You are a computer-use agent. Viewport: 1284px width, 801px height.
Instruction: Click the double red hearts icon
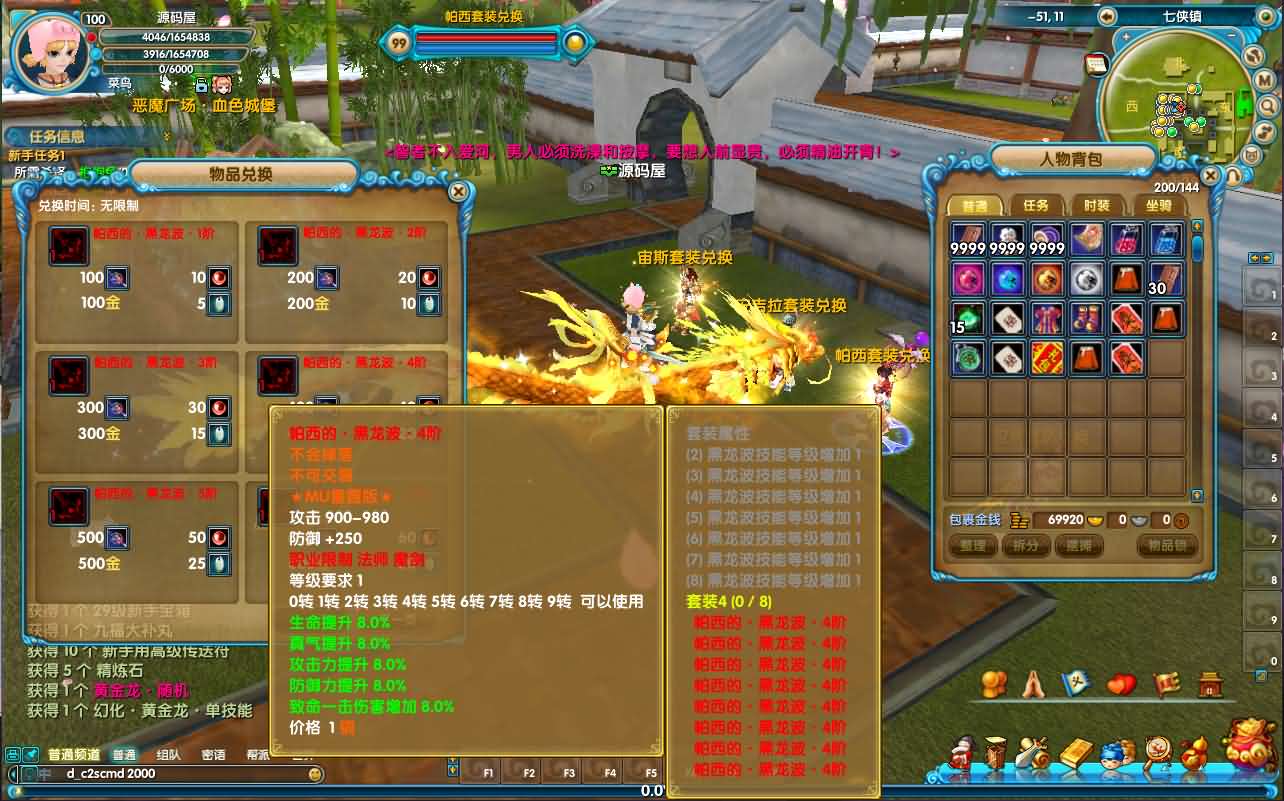point(1122,686)
